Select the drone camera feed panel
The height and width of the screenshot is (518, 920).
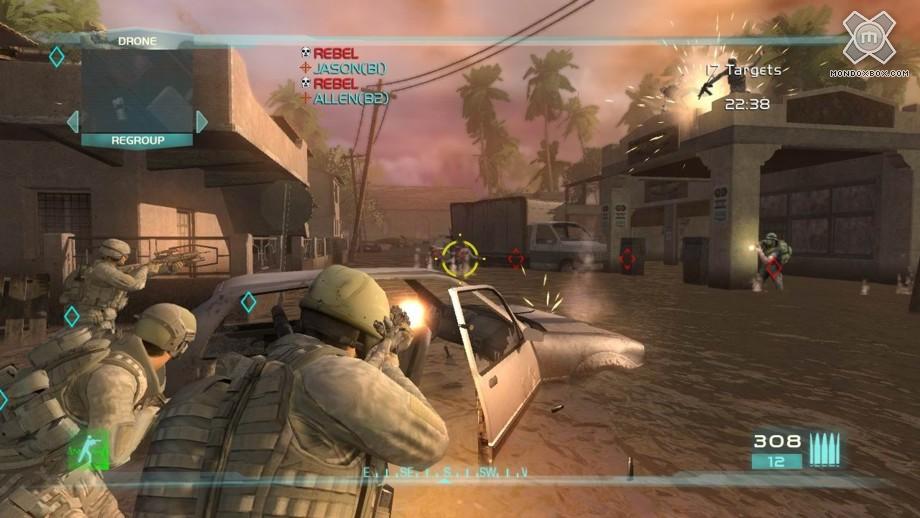pos(137,90)
